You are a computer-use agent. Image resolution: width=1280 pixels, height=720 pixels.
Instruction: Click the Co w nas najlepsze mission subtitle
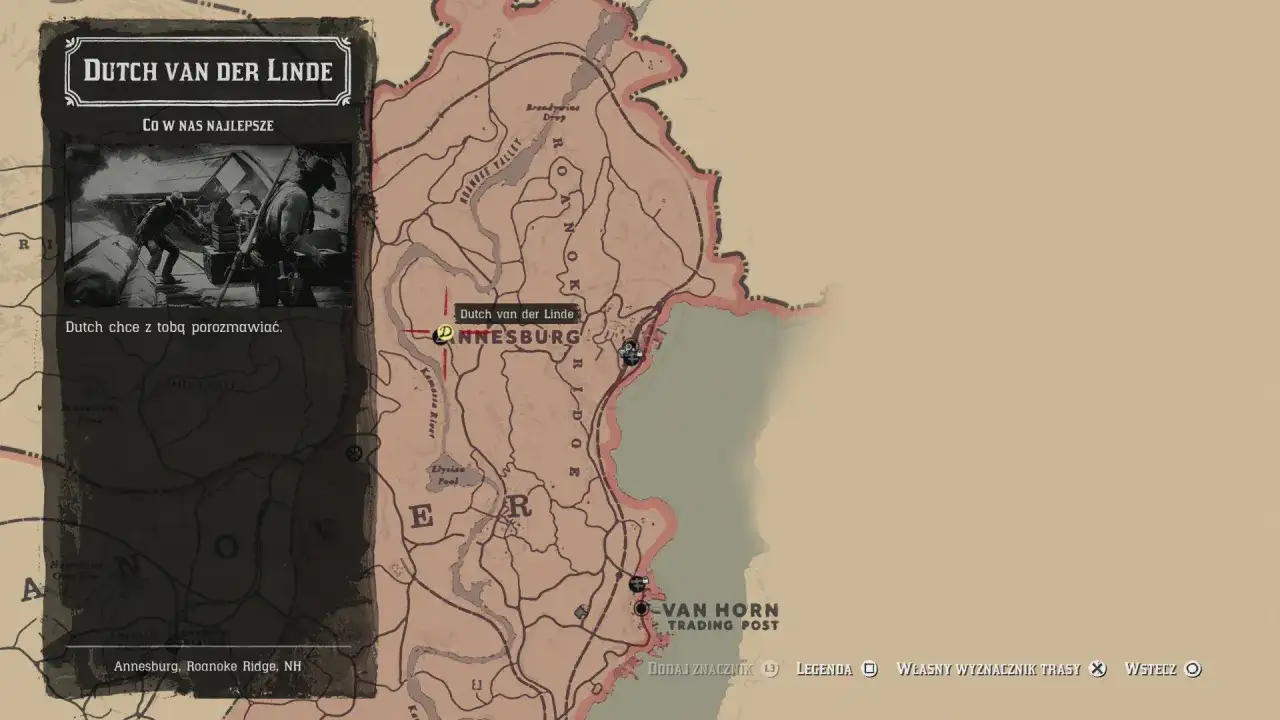point(206,126)
